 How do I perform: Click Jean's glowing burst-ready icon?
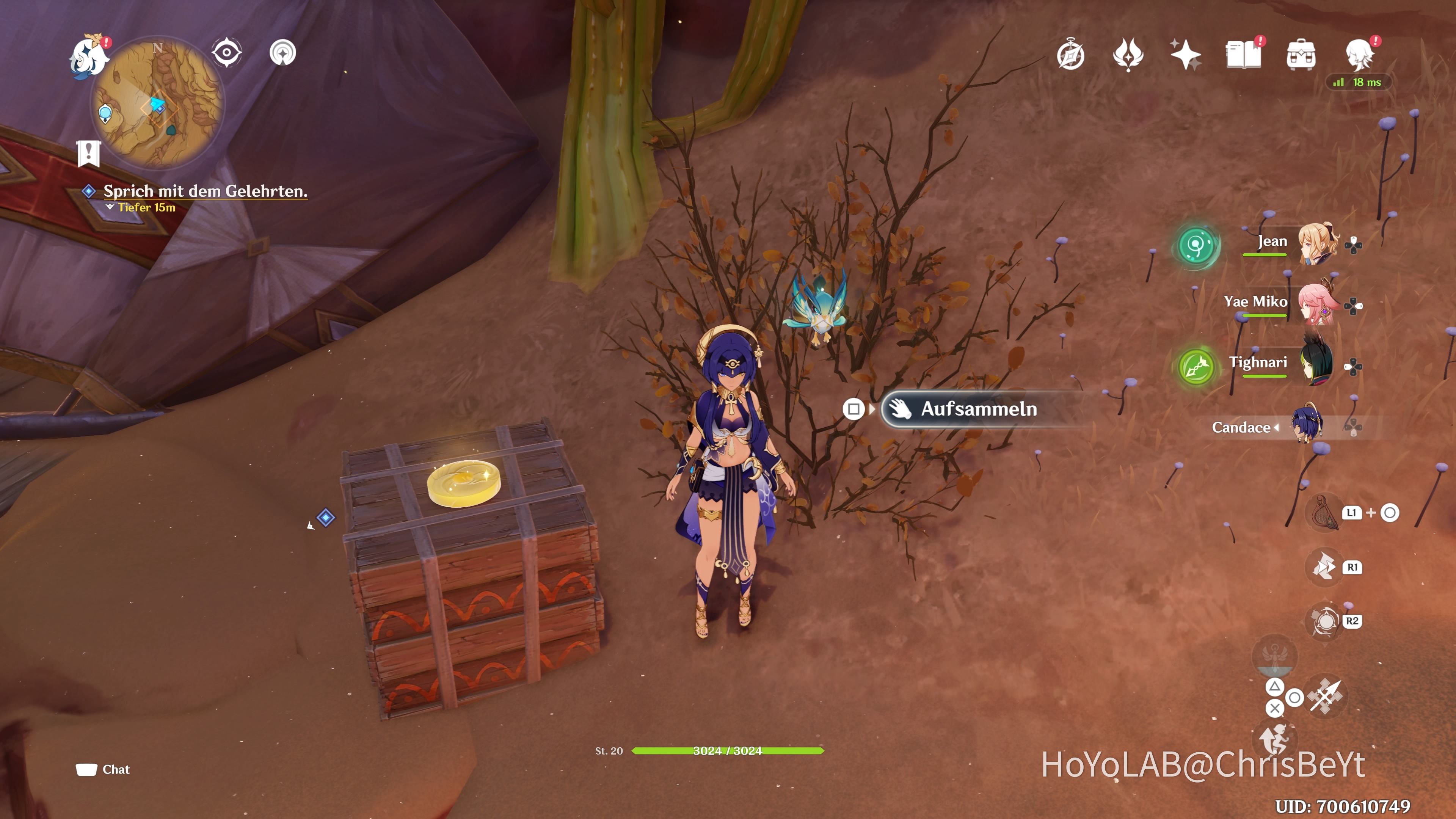(1197, 247)
